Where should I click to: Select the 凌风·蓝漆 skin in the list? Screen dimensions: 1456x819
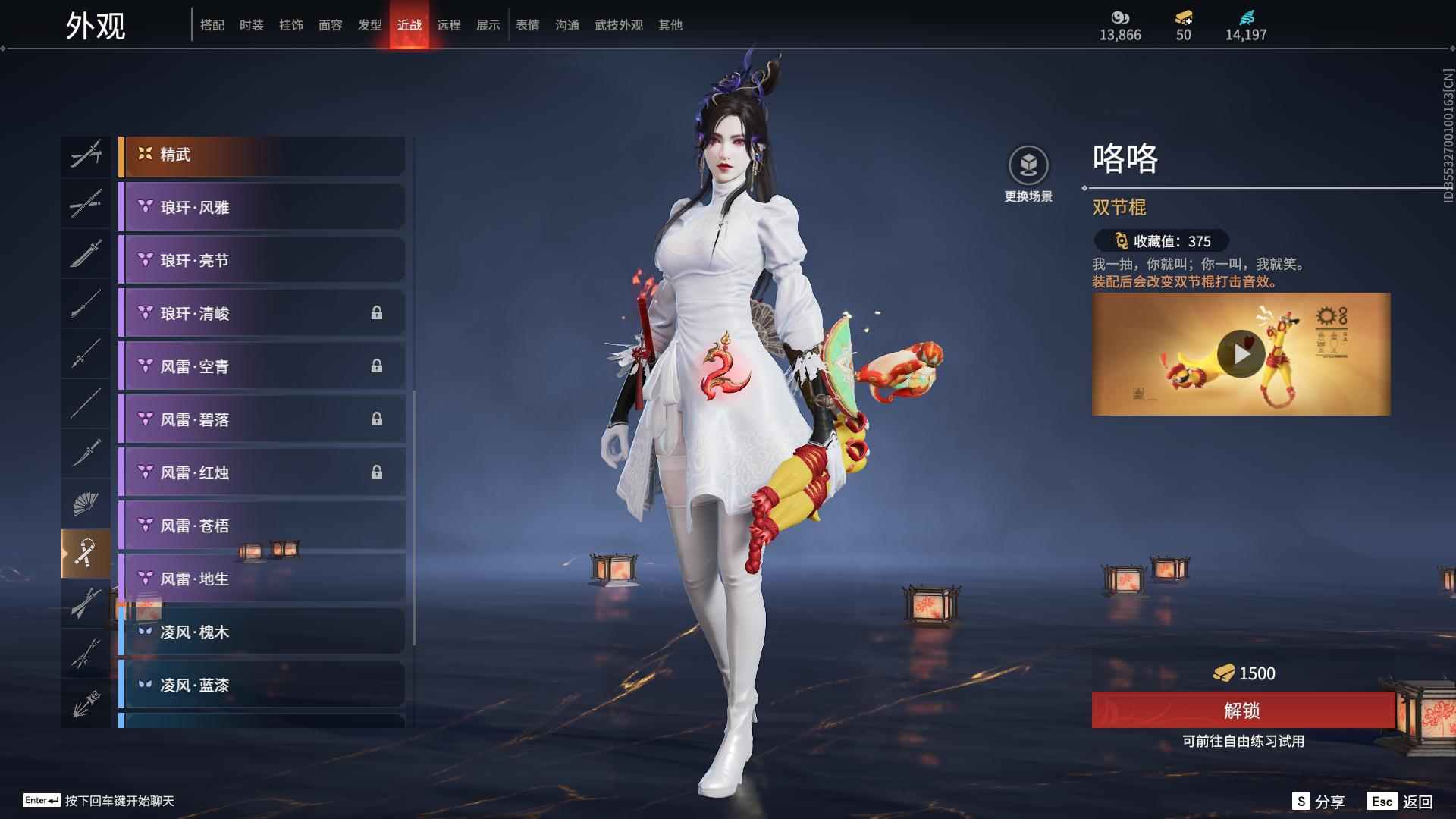(262, 685)
